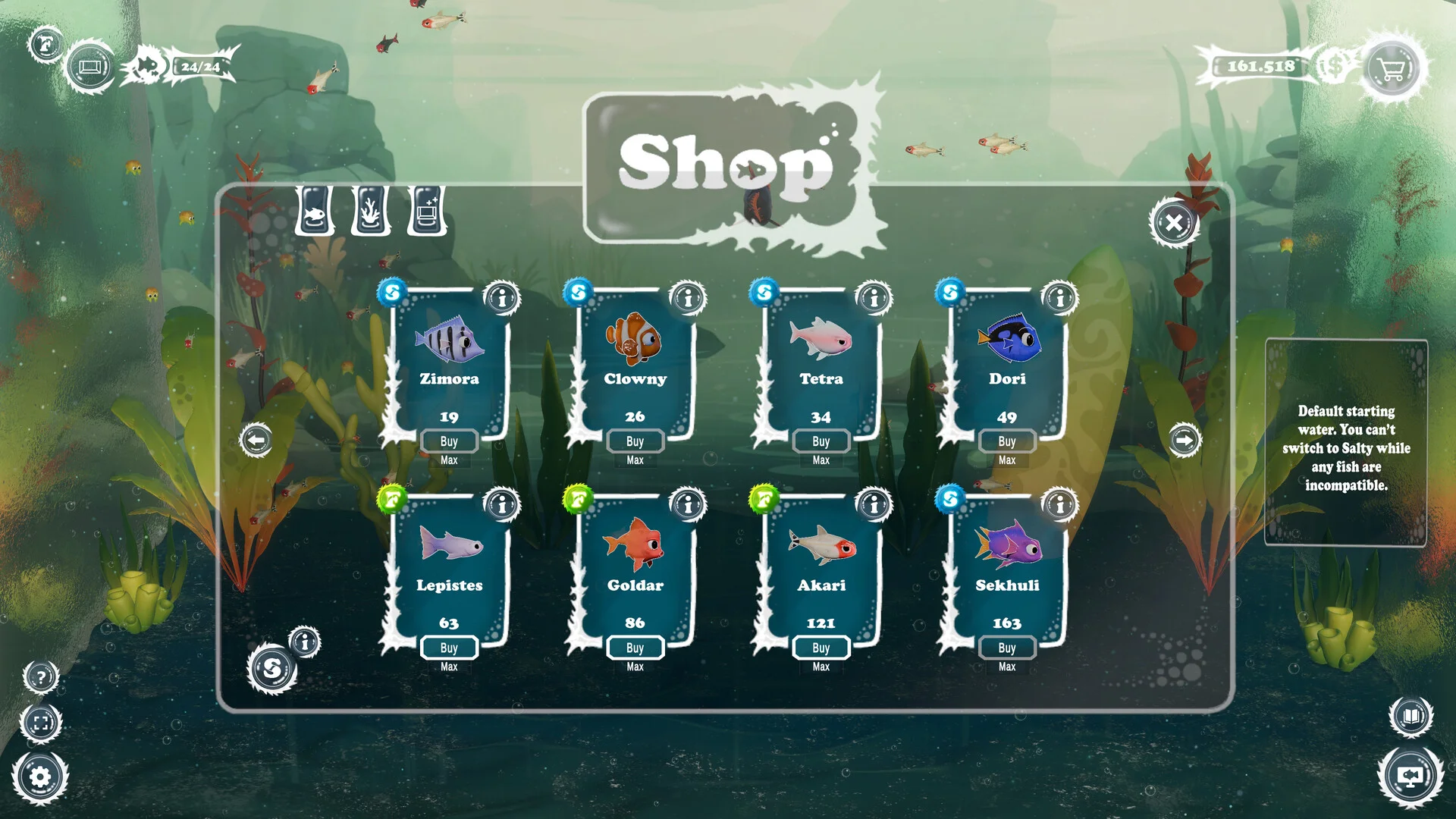Buy max Tetra fish
This screenshot has width=1456, height=819.
821,460
